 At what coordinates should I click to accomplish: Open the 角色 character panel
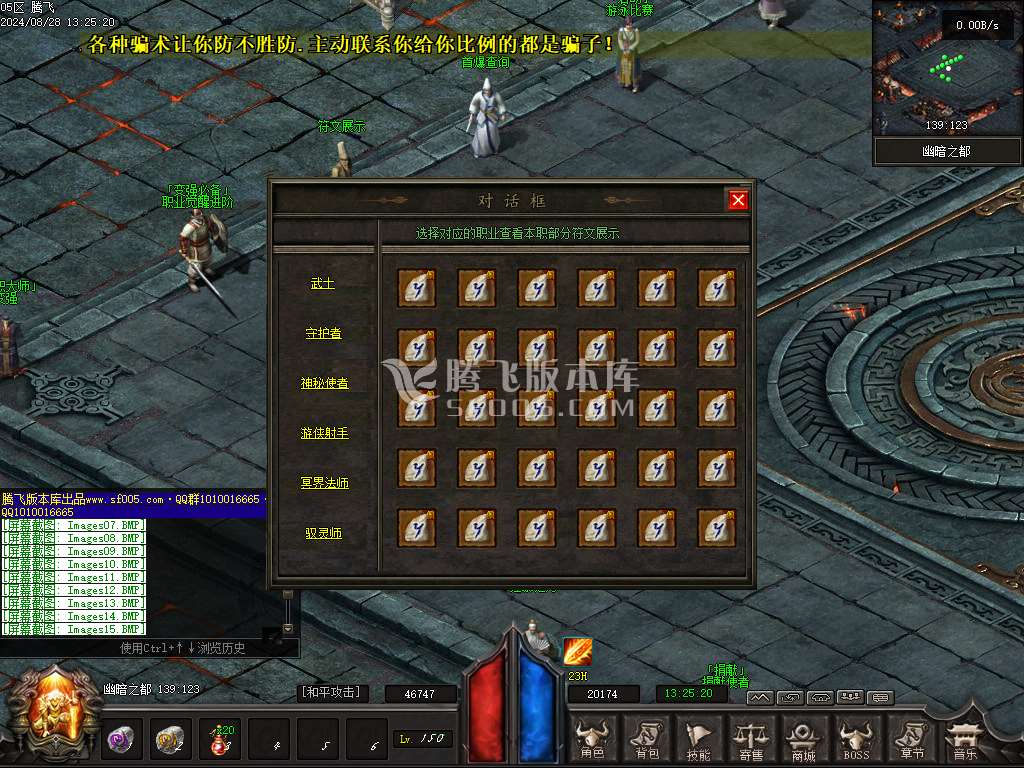click(593, 739)
